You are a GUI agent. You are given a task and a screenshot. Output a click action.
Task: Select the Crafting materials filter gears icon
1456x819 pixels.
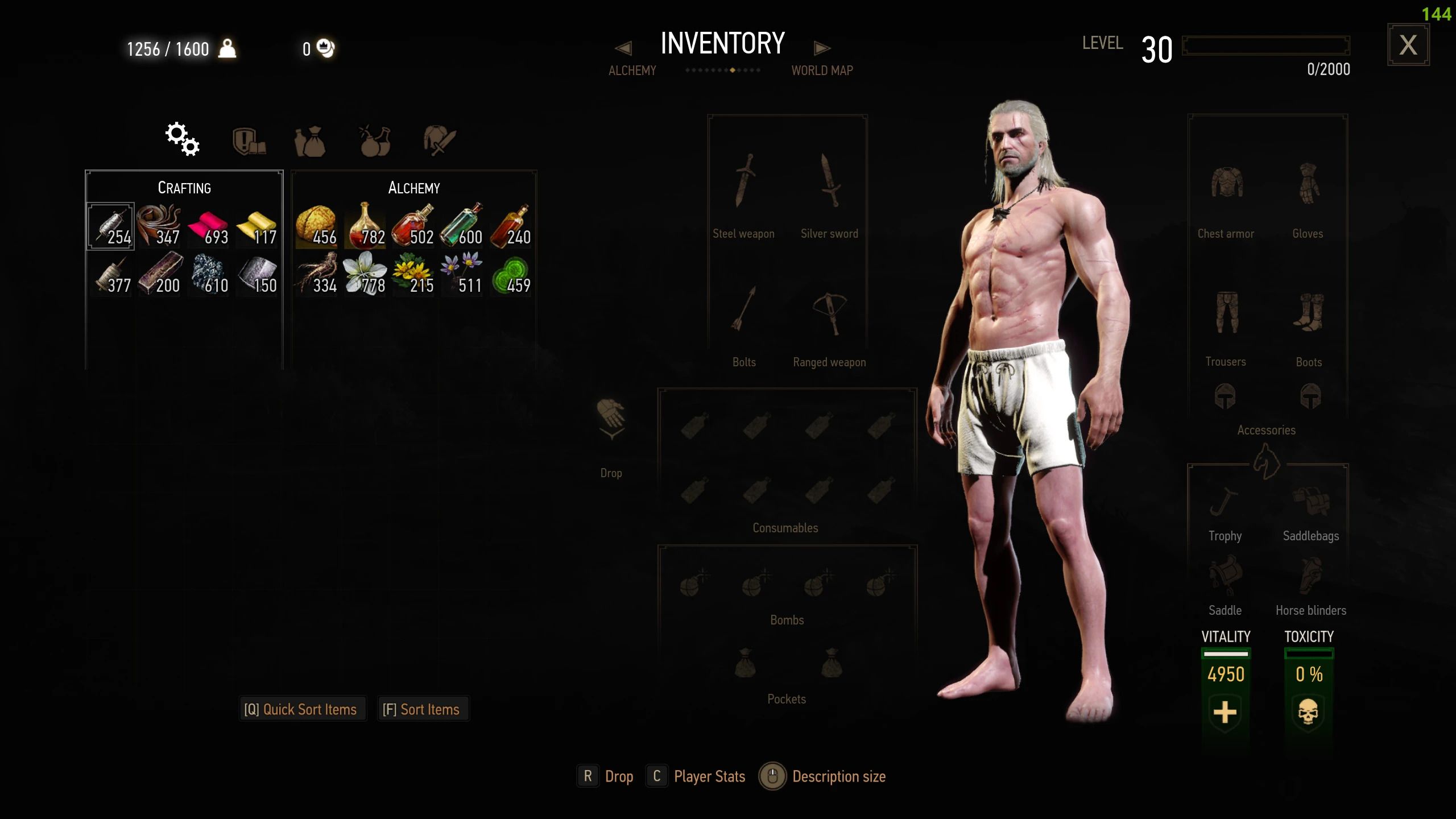click(182, 139)
